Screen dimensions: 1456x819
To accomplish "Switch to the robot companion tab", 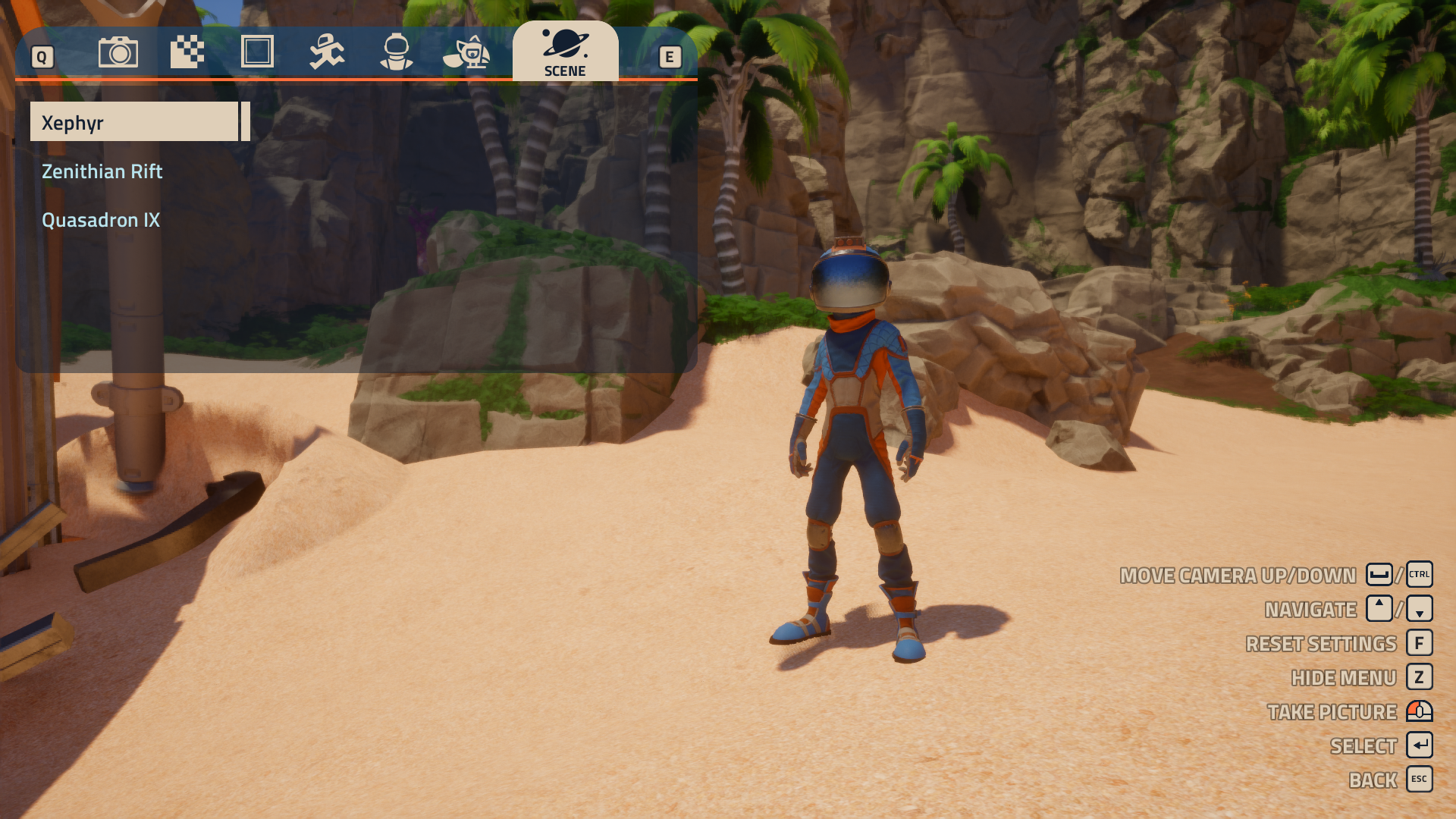I will coord(467,52).
